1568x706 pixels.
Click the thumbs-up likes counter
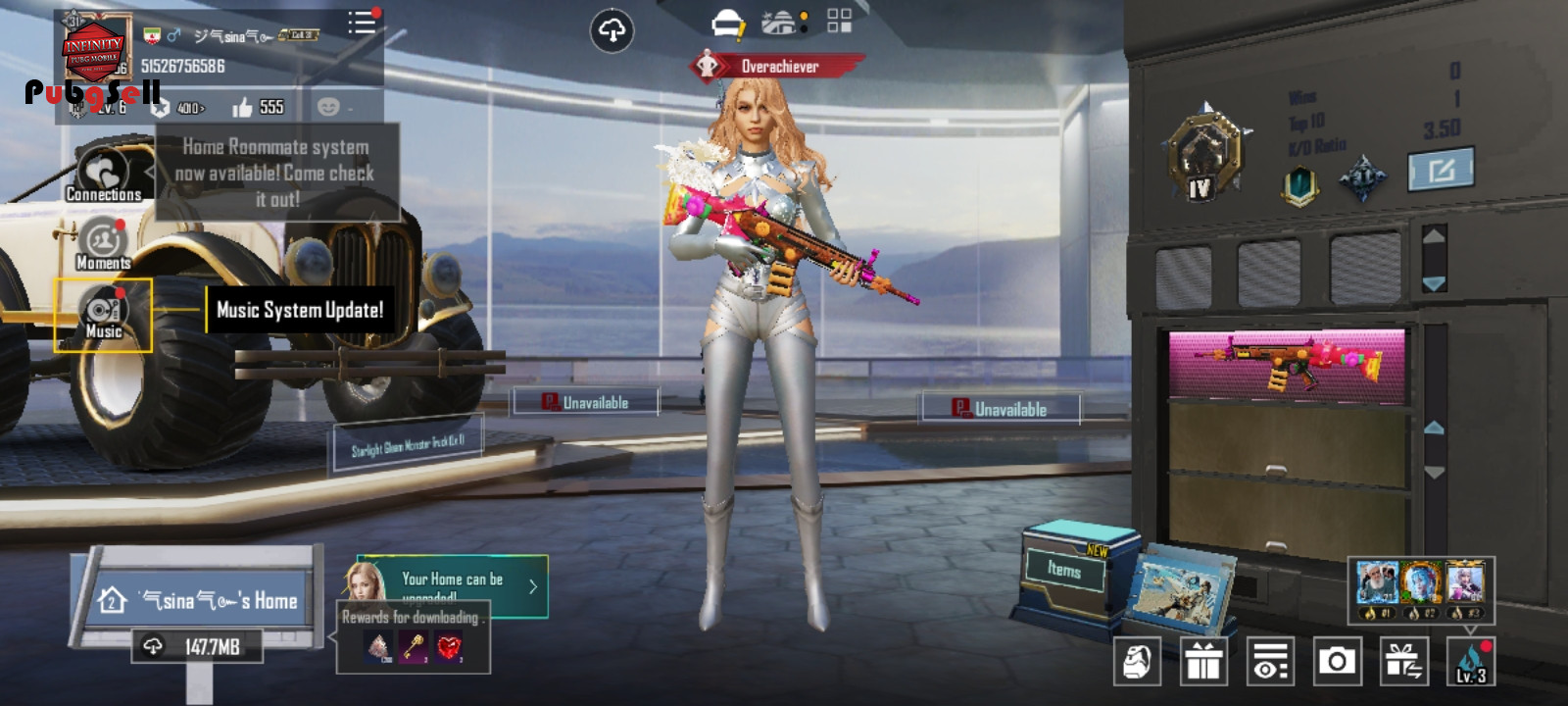258,107
